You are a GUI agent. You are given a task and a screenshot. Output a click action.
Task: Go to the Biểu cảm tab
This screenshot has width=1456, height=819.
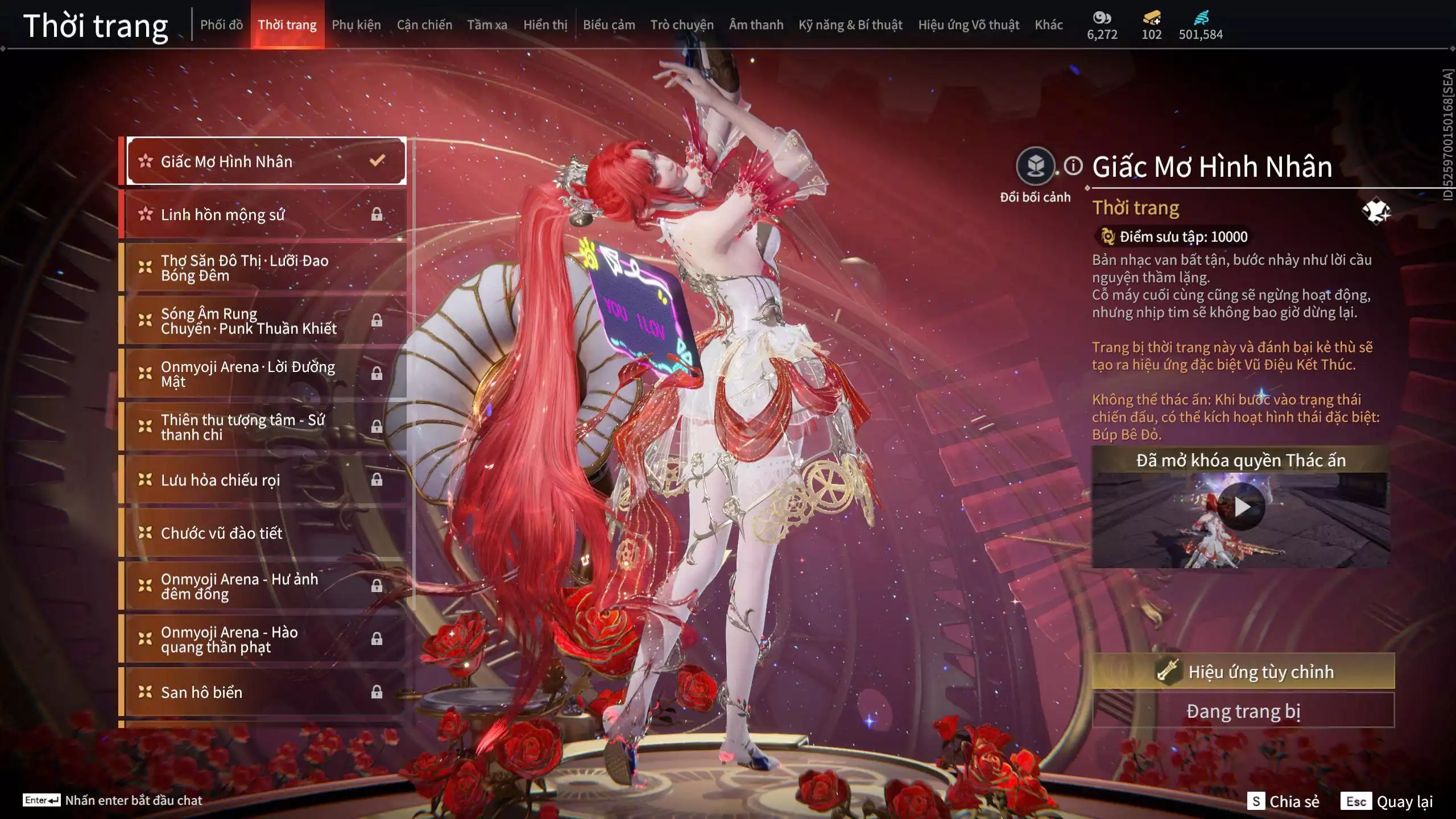tap(609, 25)
